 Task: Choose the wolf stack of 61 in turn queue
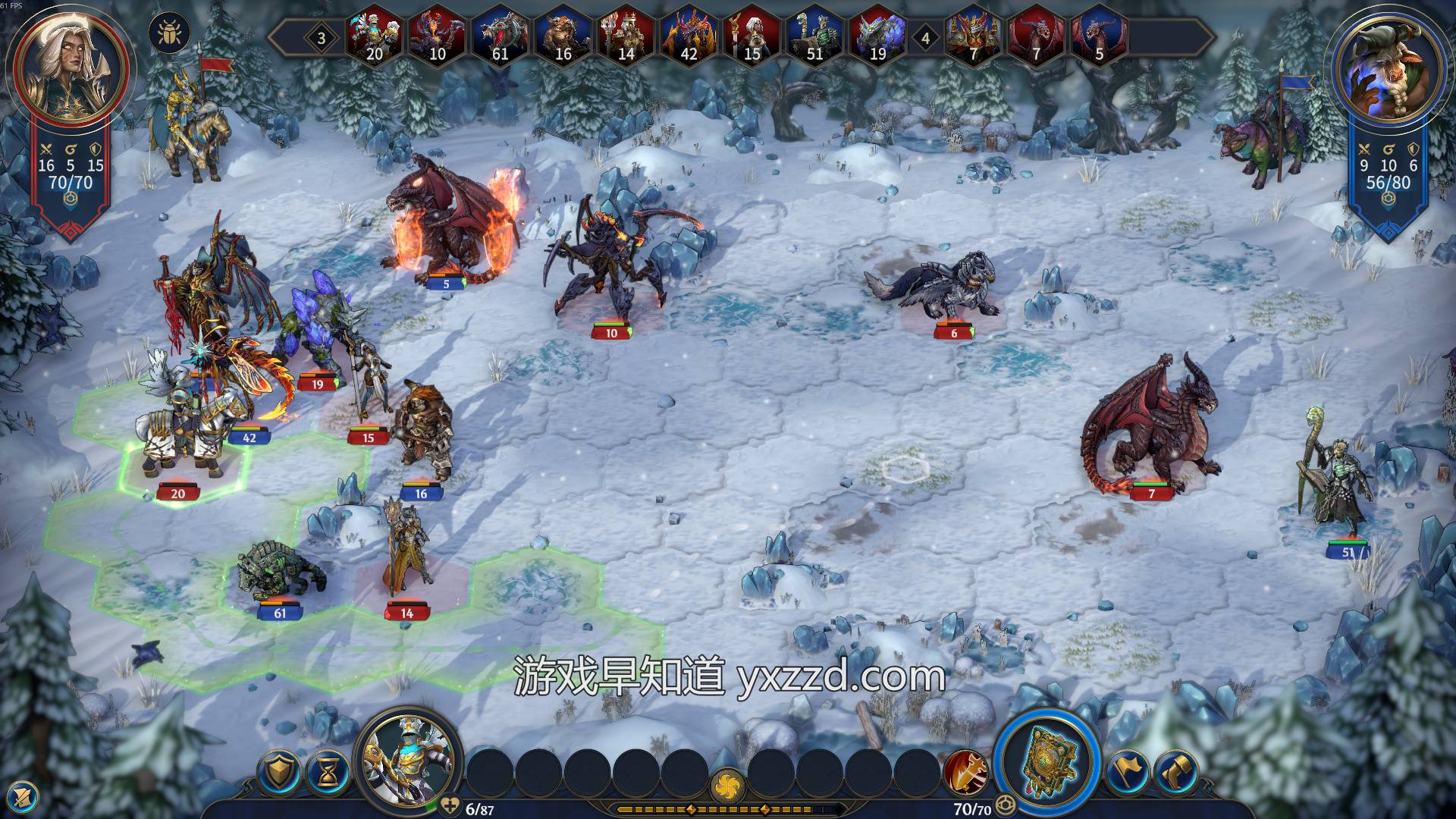pos(500,36)
